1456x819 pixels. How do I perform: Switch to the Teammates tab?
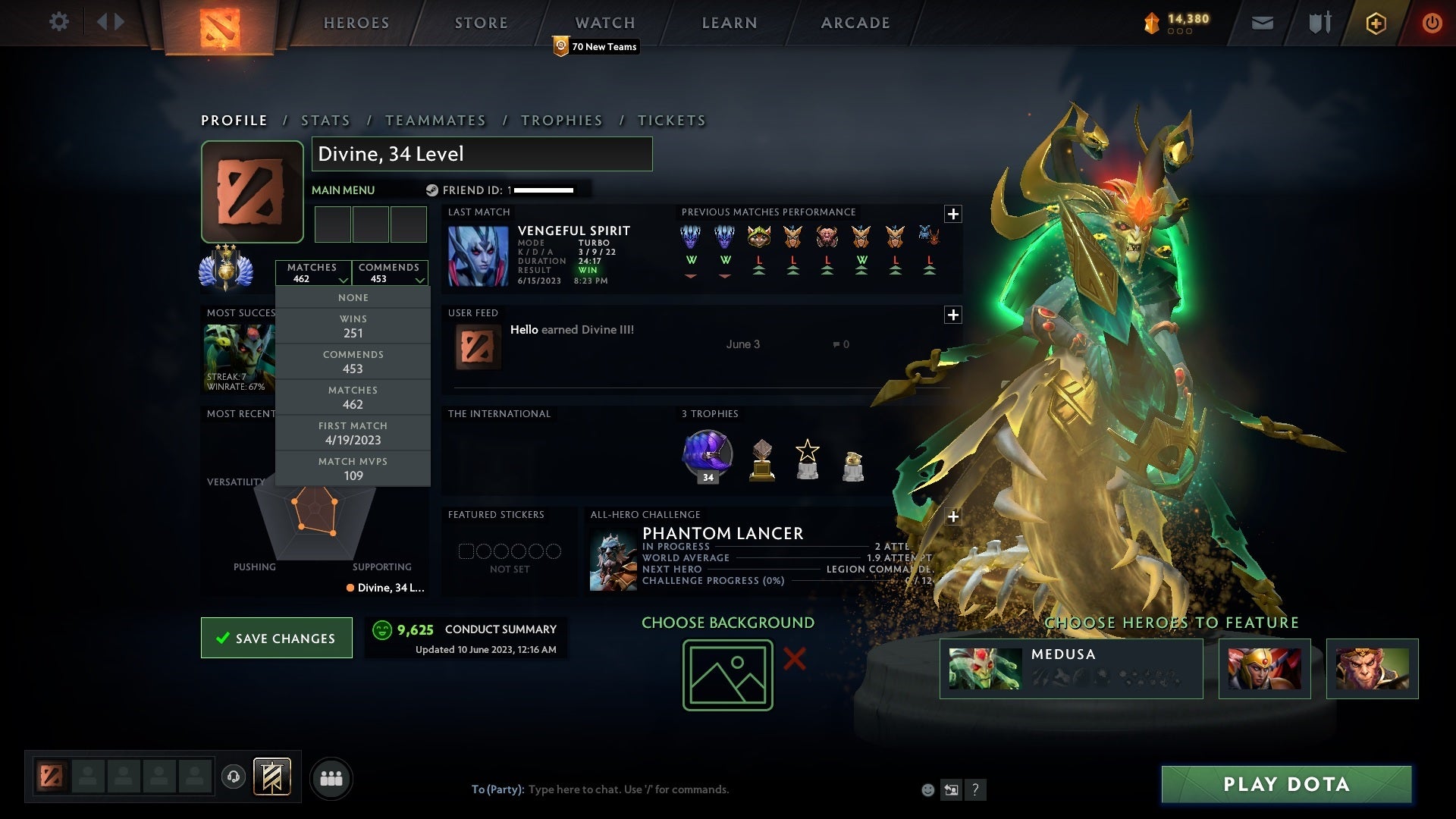coord(435,121)
